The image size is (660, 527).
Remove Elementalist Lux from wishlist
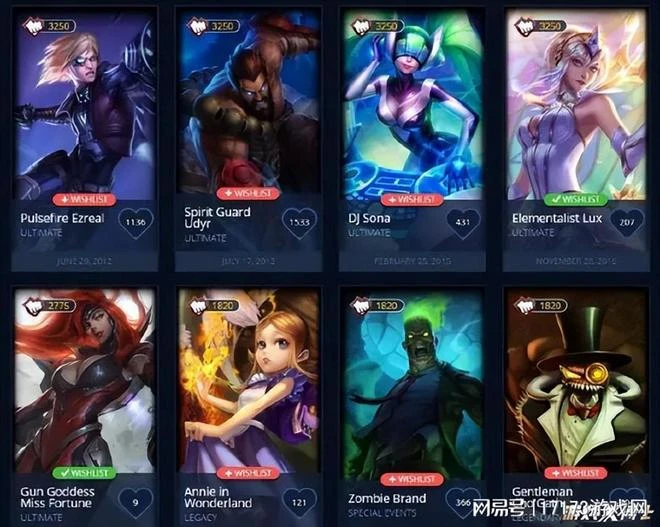click(x=574, y=199)
